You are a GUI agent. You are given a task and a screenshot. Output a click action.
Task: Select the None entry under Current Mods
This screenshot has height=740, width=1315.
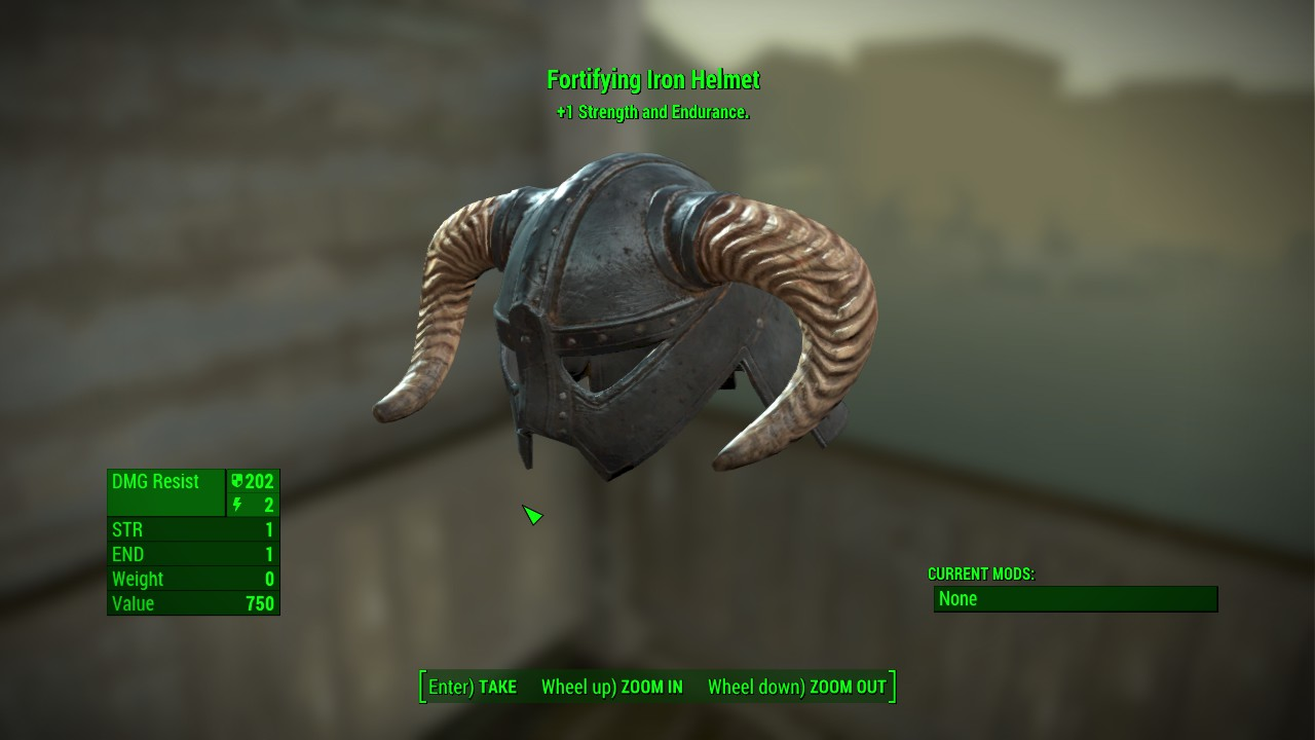click(1075, 599)
